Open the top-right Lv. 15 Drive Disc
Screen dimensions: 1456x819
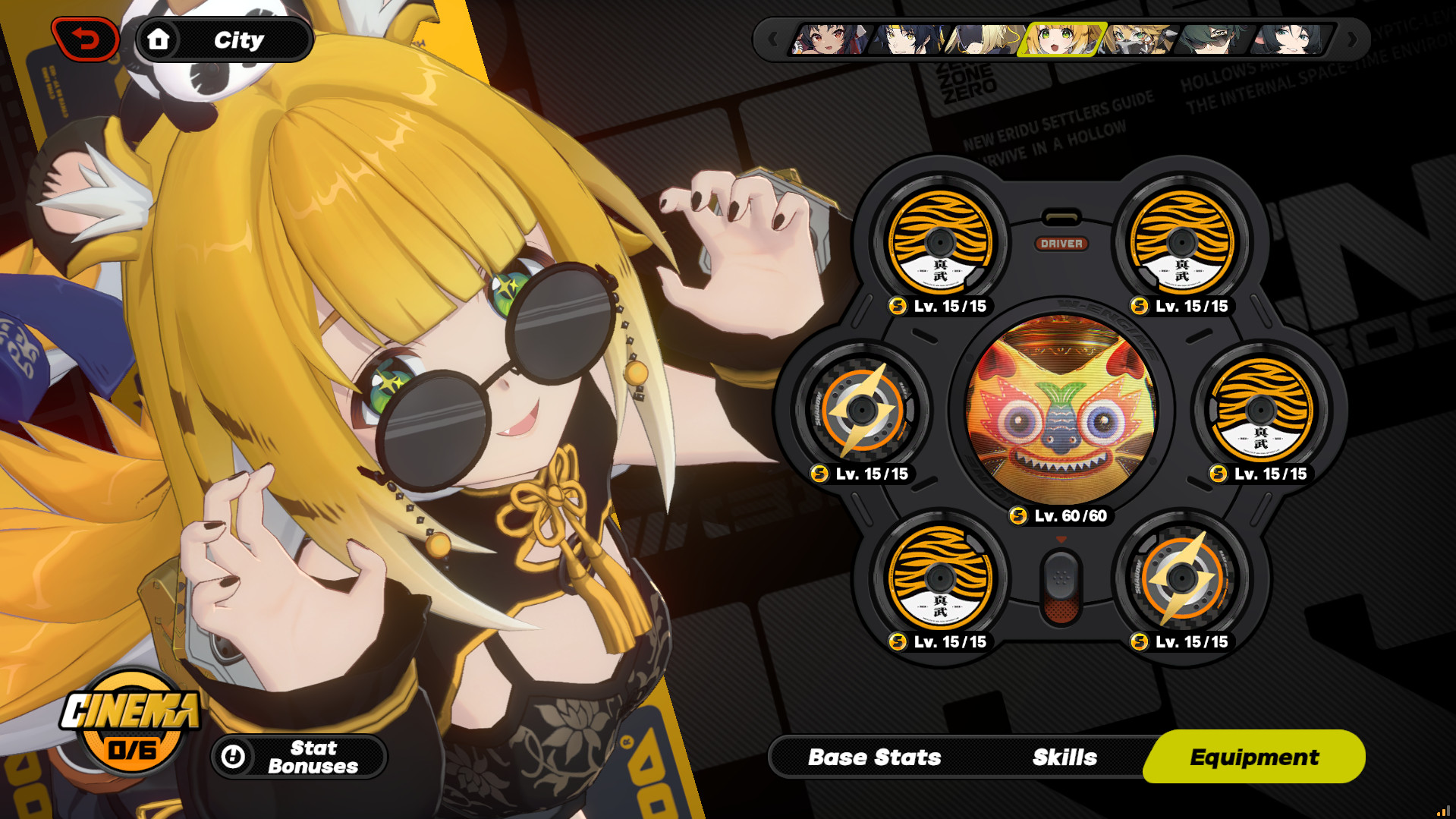point(1181,241)
